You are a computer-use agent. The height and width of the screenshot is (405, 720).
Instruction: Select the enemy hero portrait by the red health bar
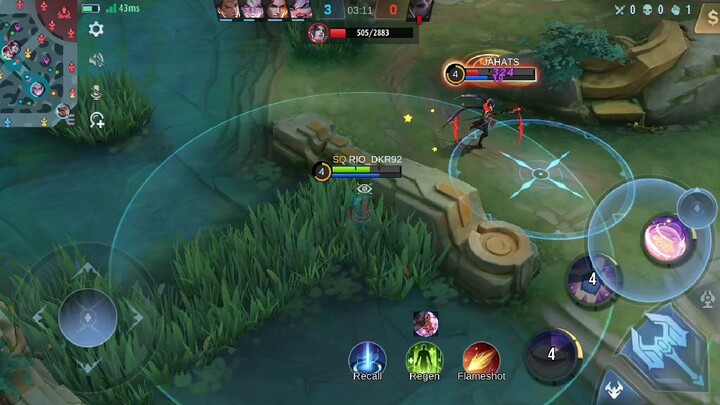(319, 33)
